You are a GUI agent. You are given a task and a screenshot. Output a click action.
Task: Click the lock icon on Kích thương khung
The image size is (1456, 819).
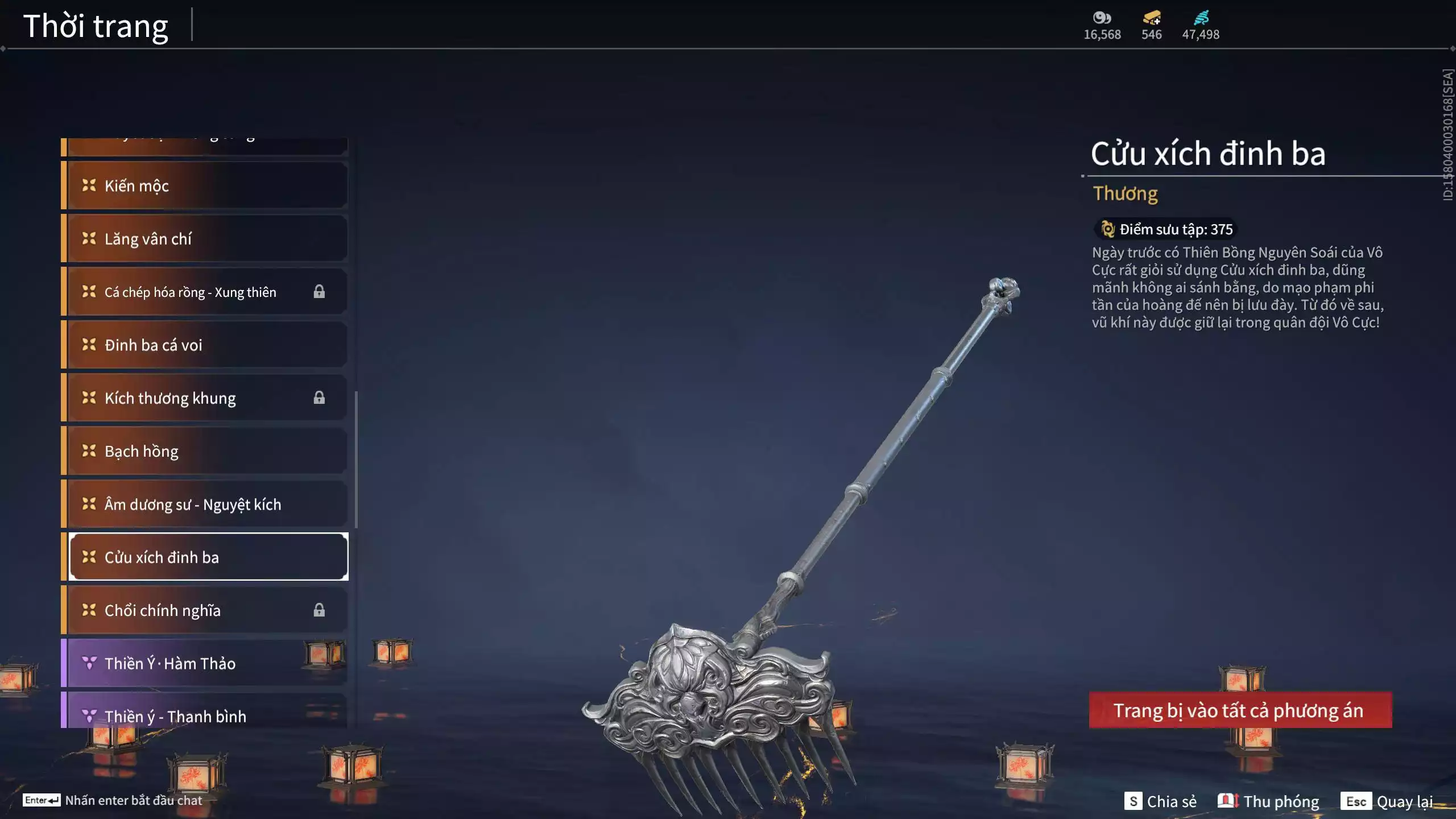click(320, 398)
